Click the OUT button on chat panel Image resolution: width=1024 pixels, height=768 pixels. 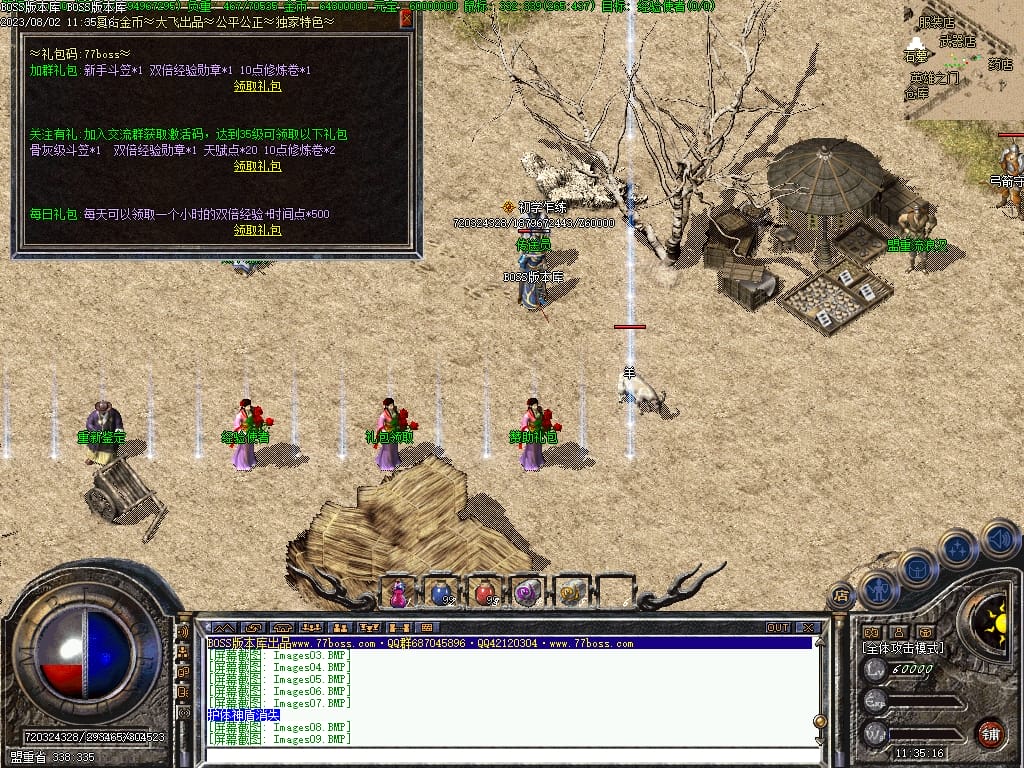coord(778,628)
